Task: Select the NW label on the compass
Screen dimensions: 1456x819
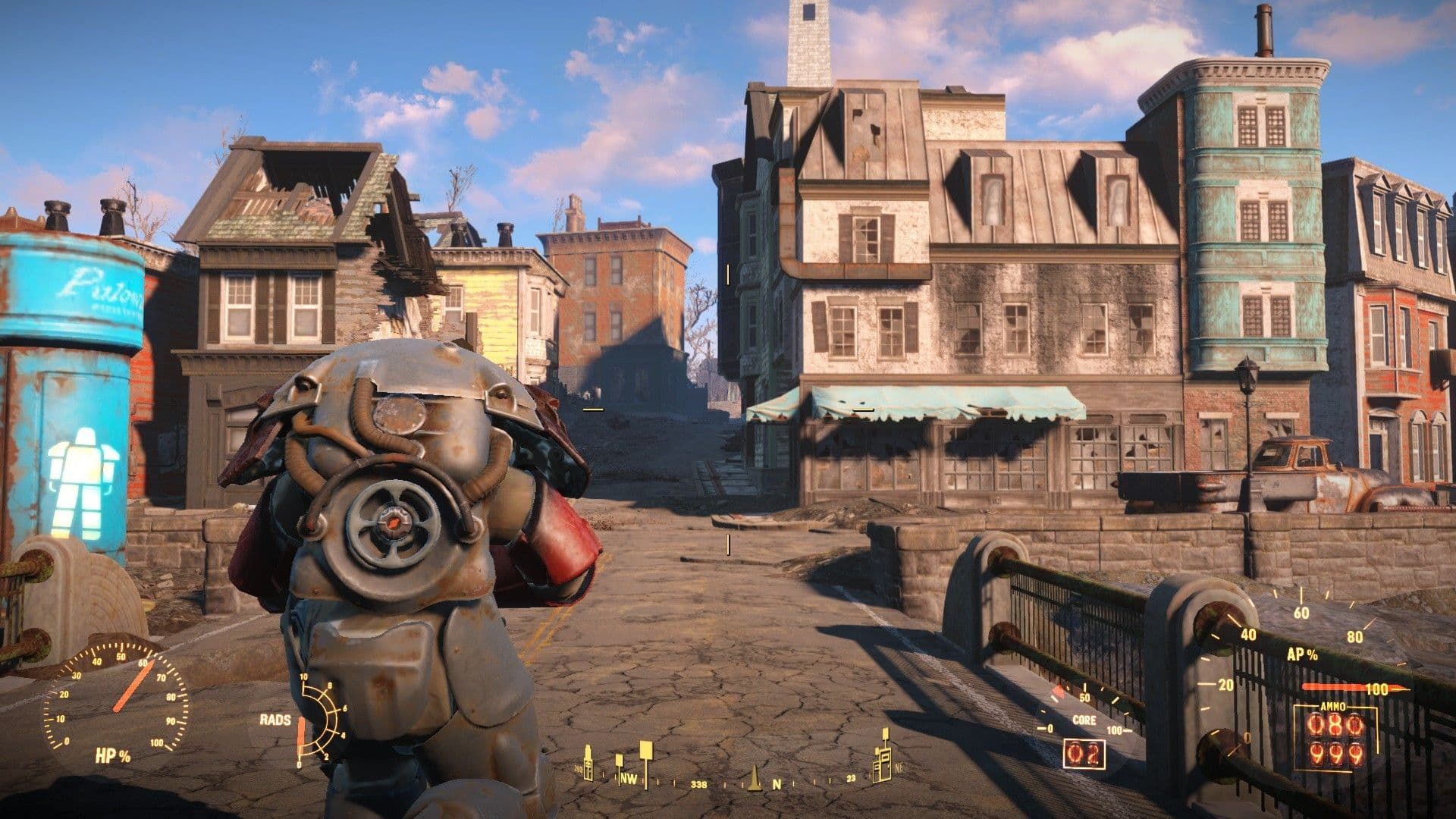Action: click(x=629, y=778)
